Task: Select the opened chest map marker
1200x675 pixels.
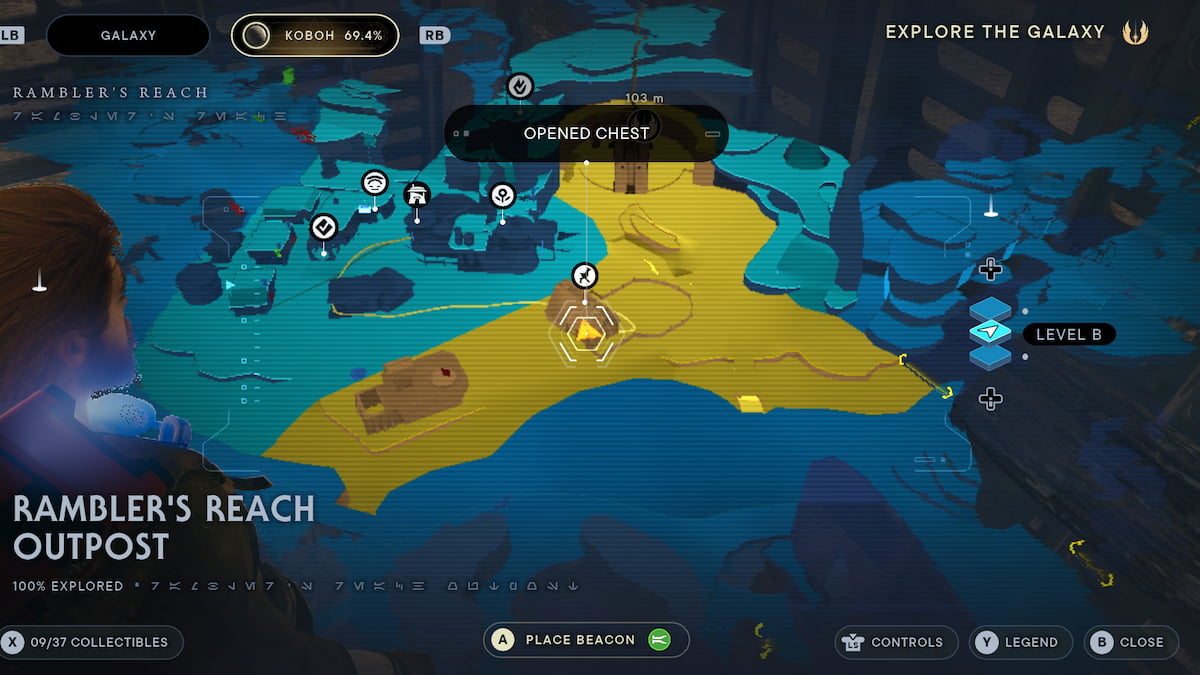Action: 585,276
